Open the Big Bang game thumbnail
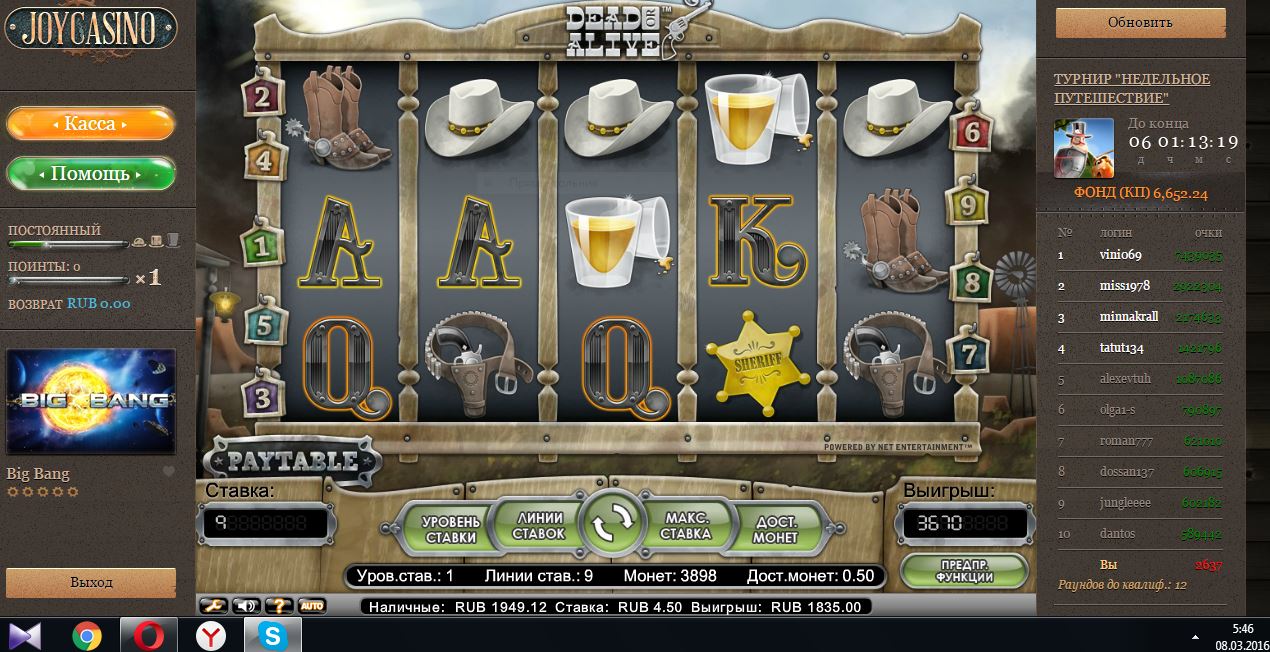The height and width of the screenshot is (652, 1270). (91, 402)
